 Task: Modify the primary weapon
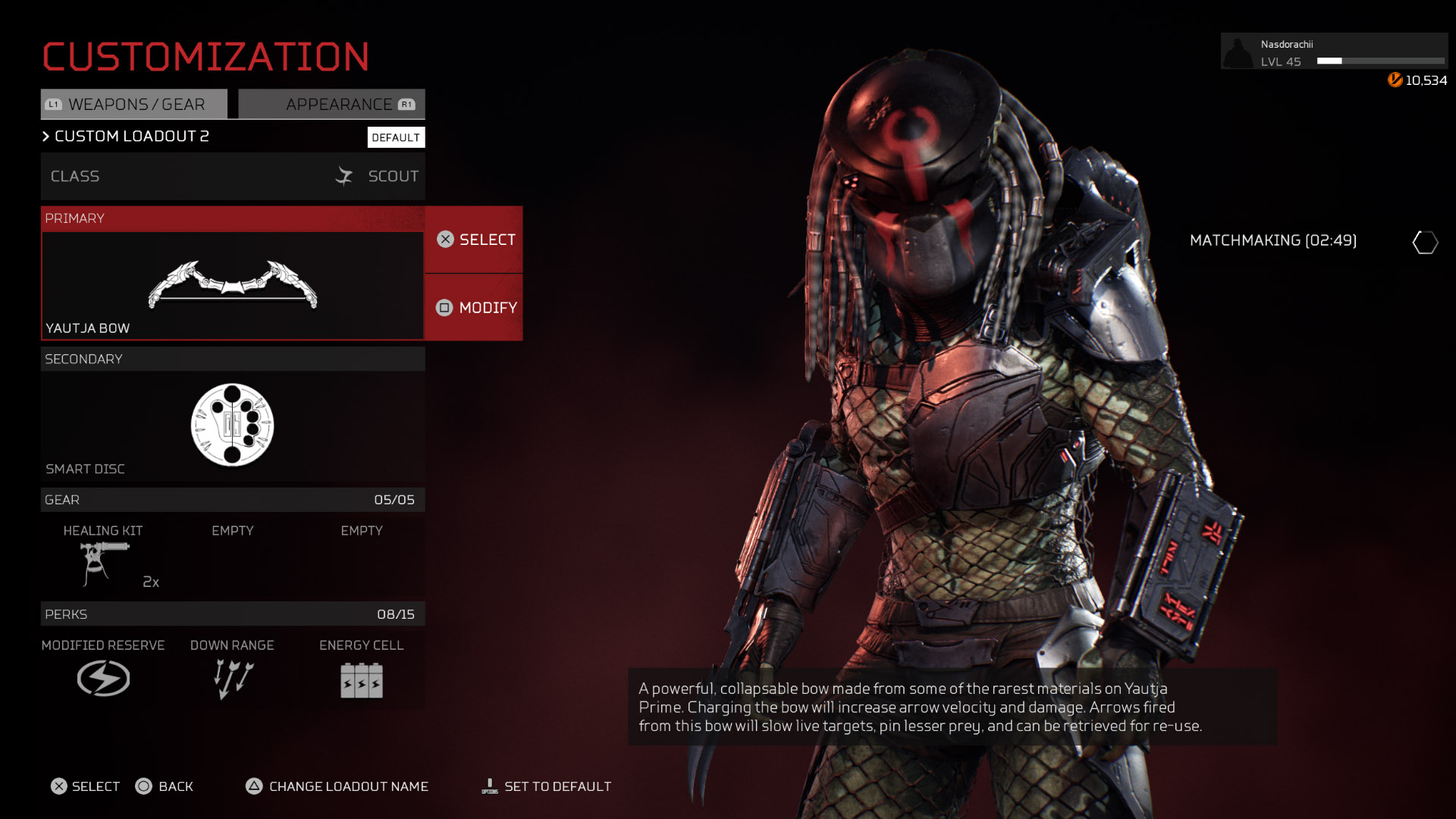(474, 308)
